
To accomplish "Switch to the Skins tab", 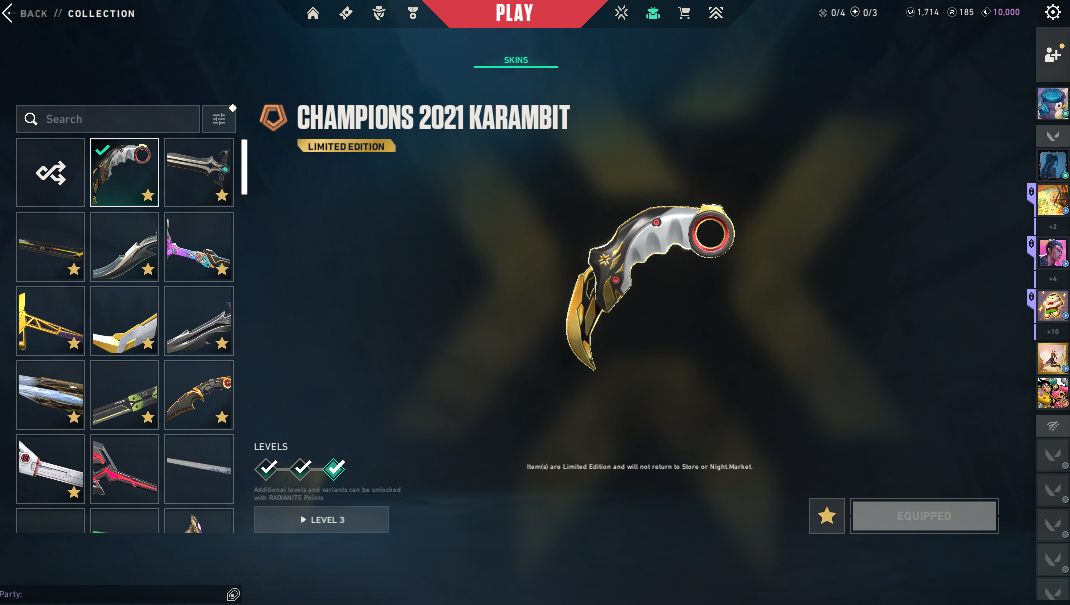I will click(516, 60).
